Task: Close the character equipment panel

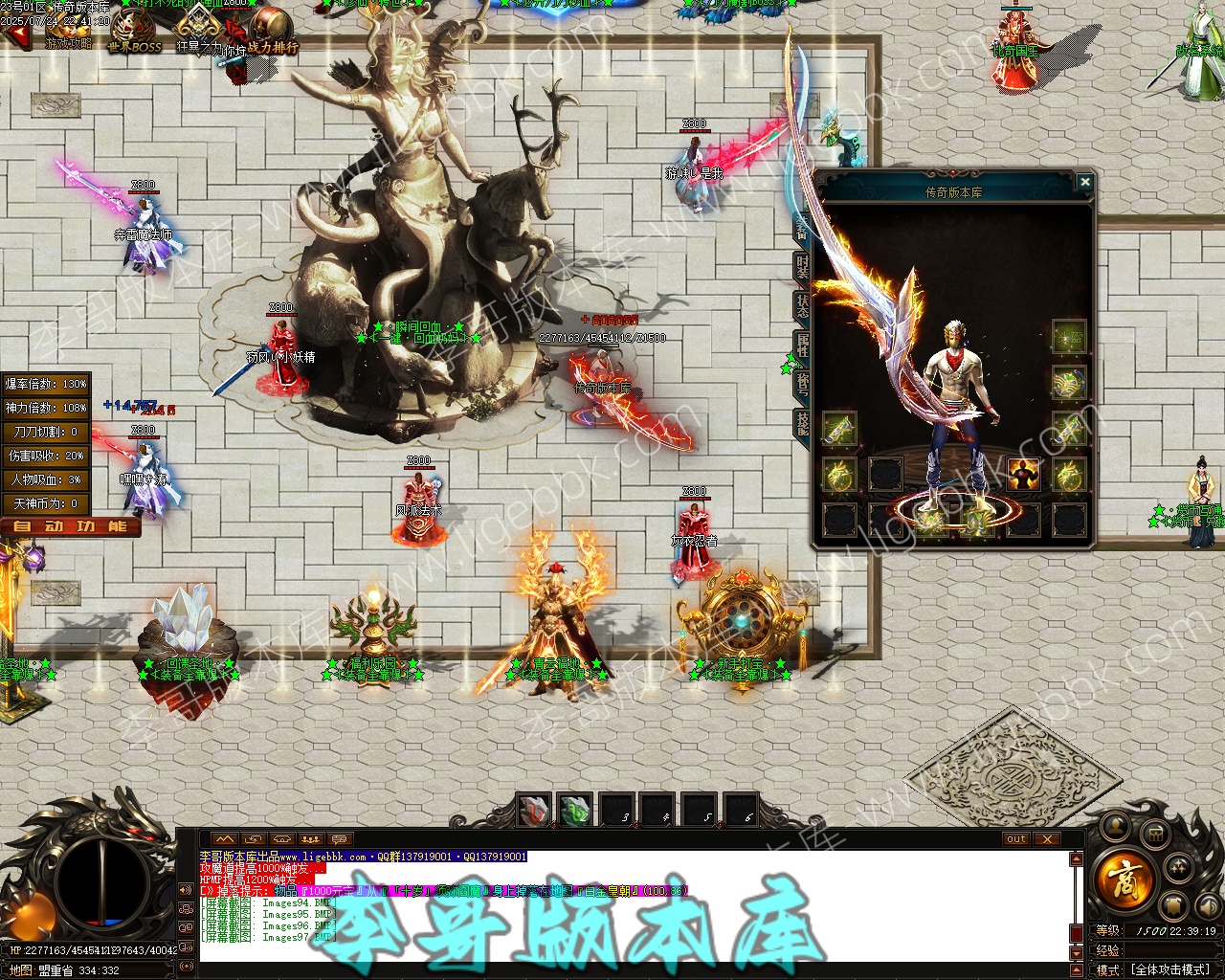Action: pos(1084,182)
